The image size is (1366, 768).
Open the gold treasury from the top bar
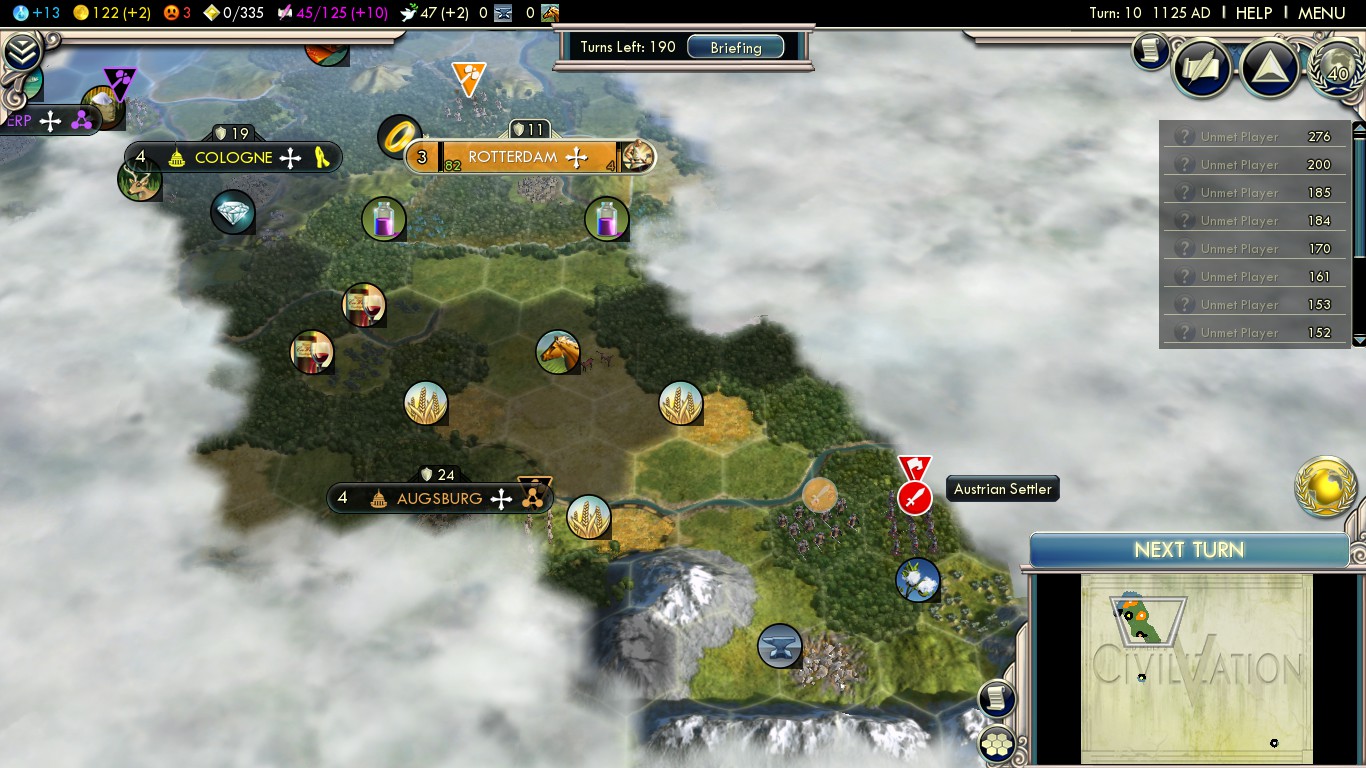[110, 13]
